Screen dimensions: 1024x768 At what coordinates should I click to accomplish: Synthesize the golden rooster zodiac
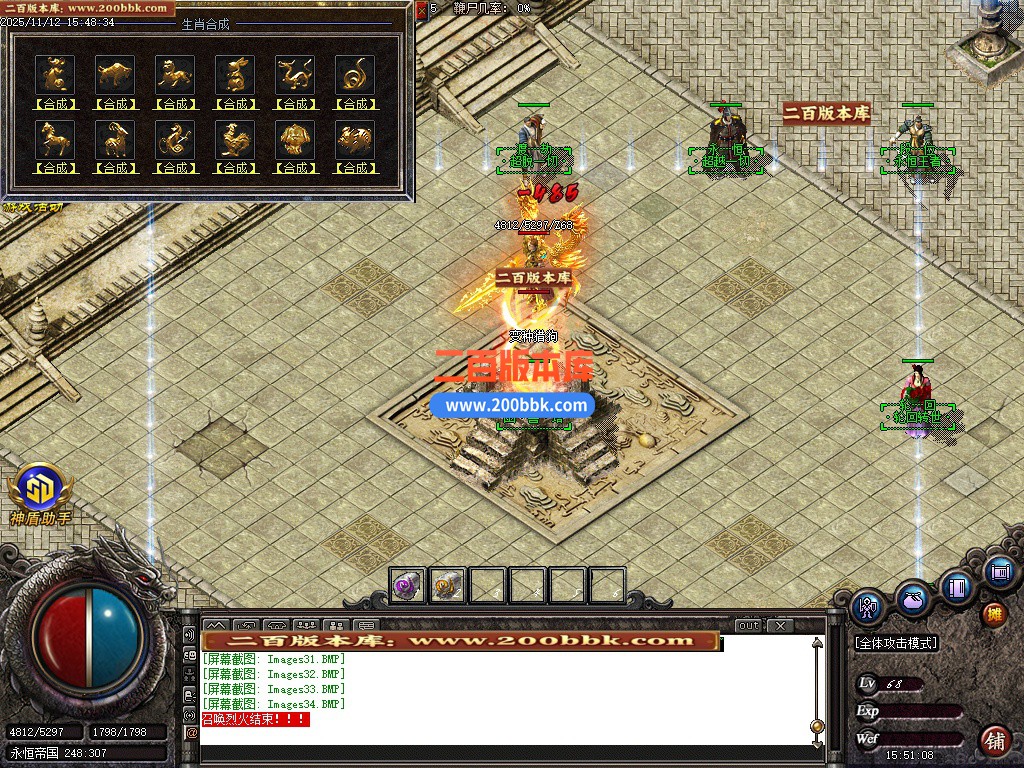click(235, 167)
